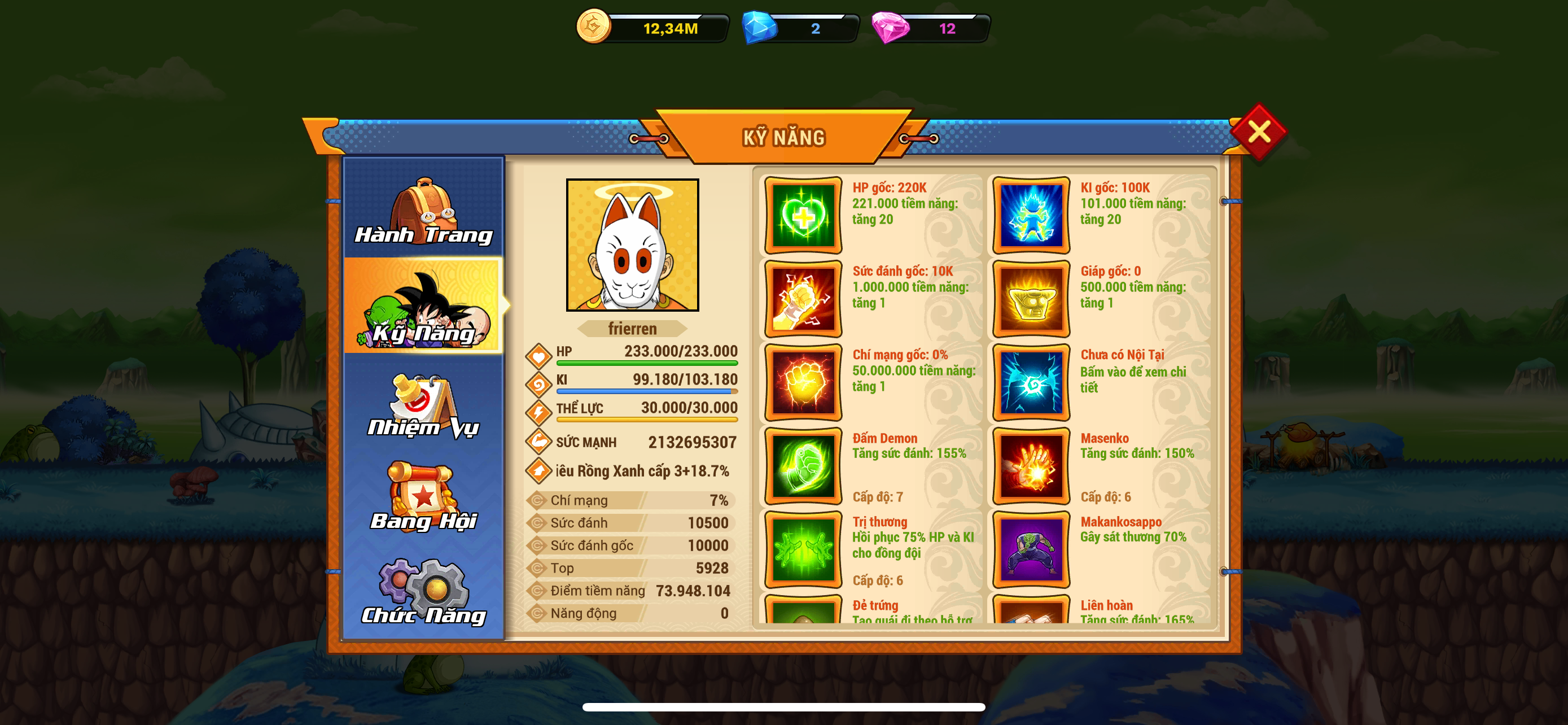The width and height of the screenshot is (1568, 725).
Task: Tap the gold coin currency icon
Action: tap(593, 27)
